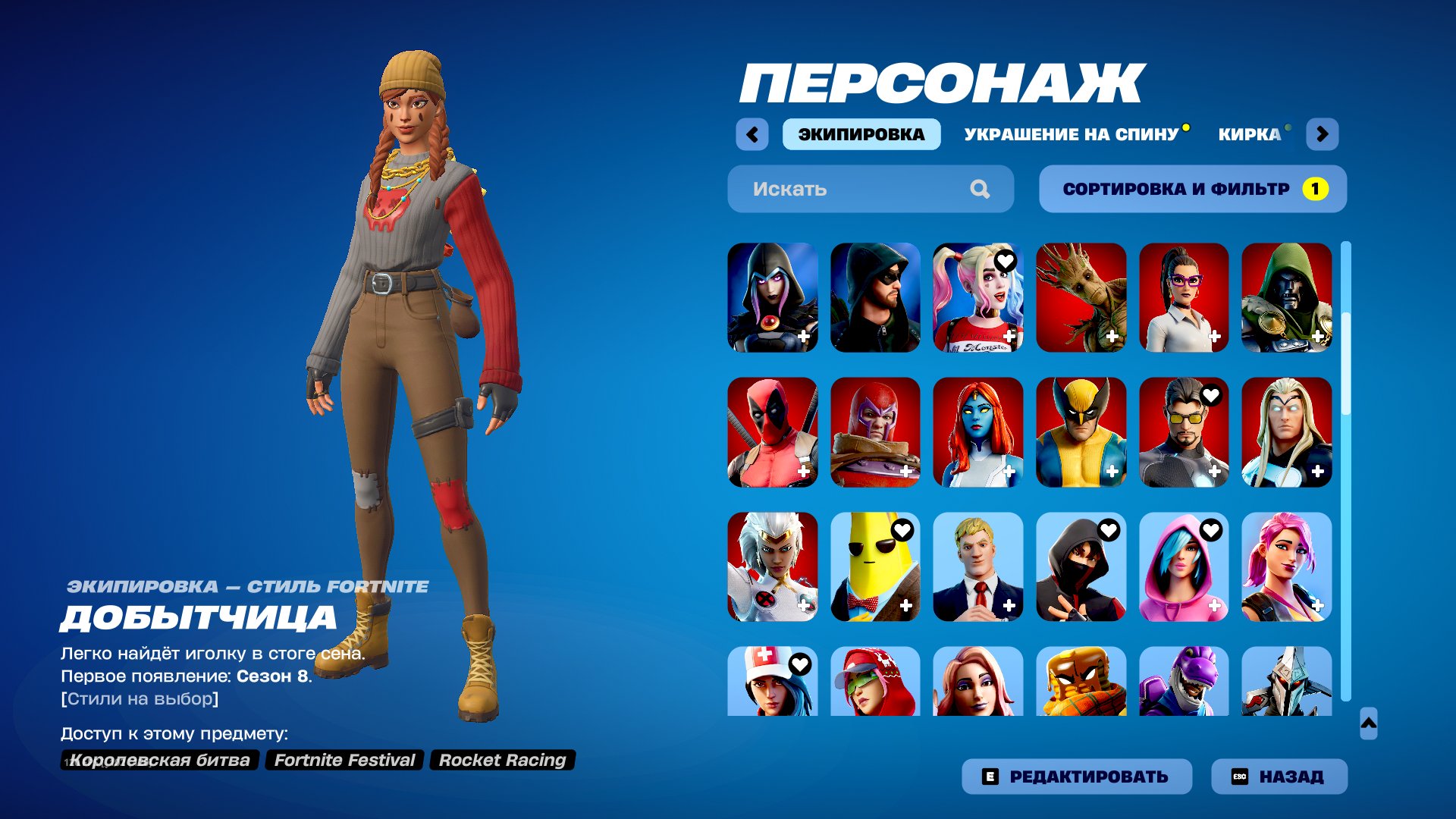
Task: Switch to the УКРАШЕНИЕ НА СПИНУ tab
Action: (x=1074, y=133)
